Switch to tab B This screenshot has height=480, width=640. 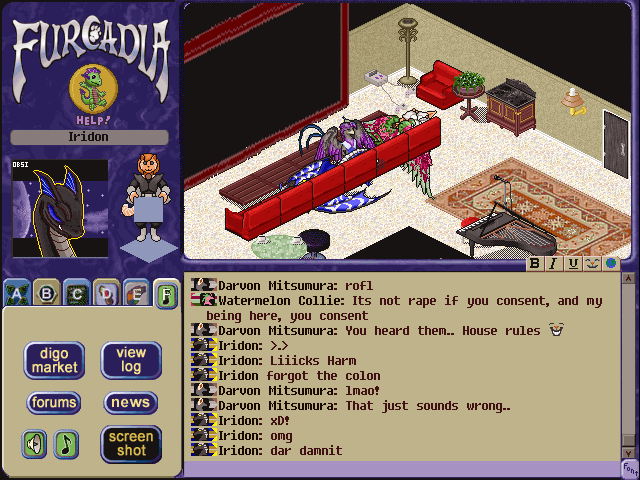click(45, 294)
